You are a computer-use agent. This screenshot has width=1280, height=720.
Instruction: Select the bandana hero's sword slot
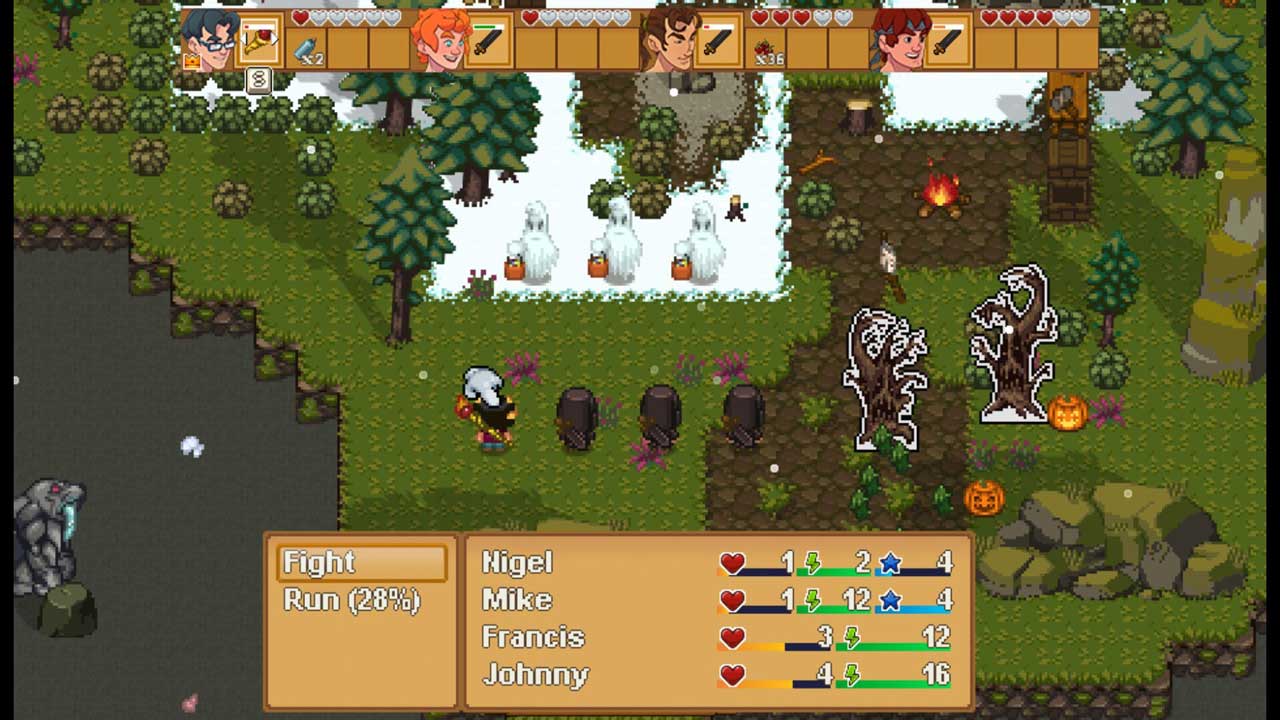coord(947,41)
